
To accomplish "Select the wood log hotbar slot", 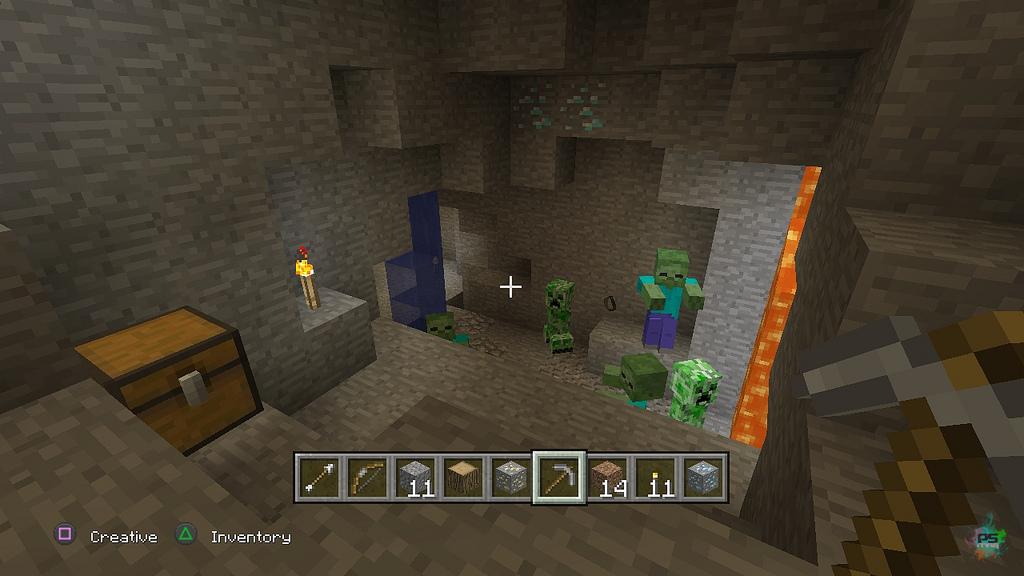I will (462, 478).
